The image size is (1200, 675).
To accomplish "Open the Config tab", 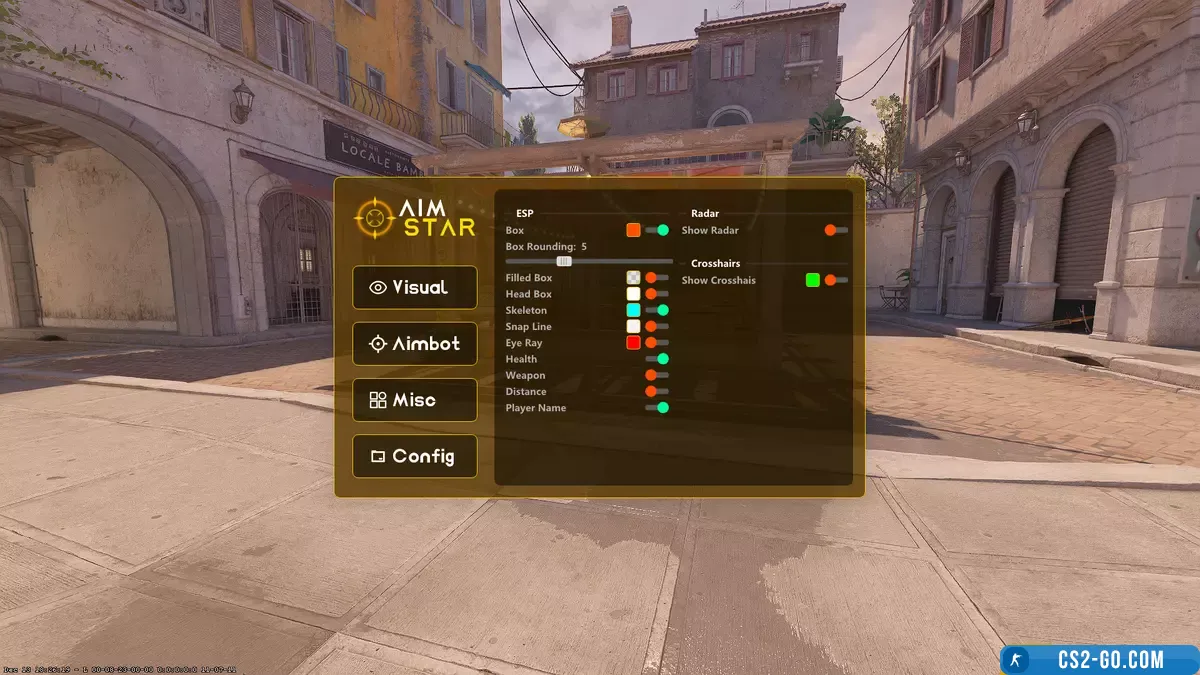I will tap(414, 456).
